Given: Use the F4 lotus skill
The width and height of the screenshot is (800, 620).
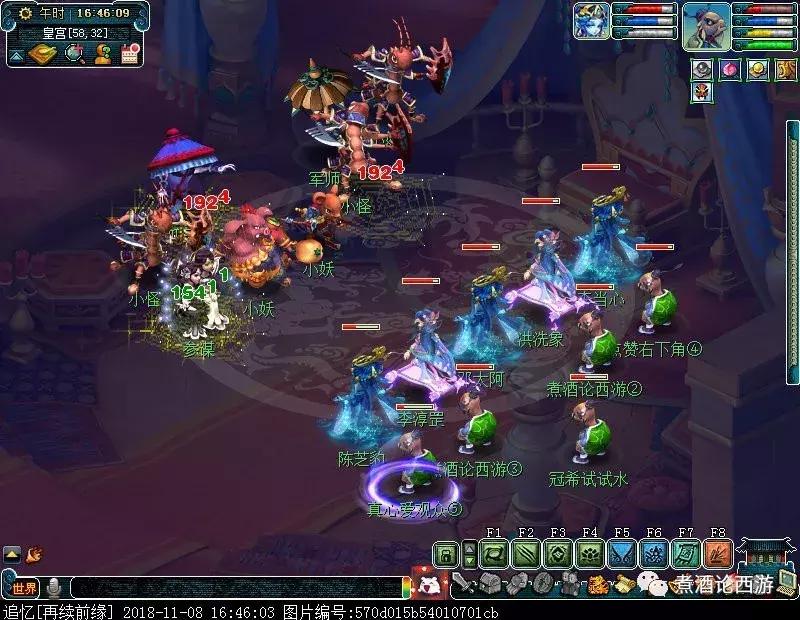Looking at the screenshot, I should (x=590, y=554).
